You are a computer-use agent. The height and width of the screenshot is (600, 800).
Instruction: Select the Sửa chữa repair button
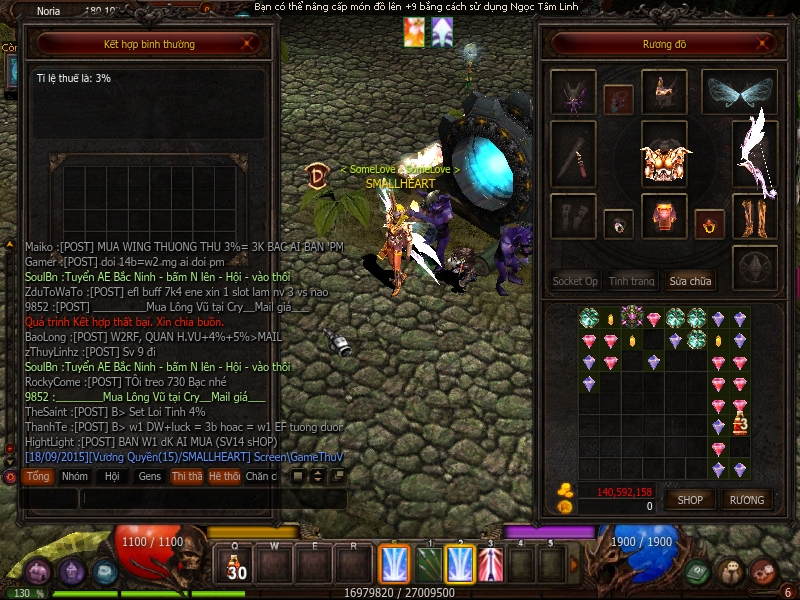point(690,281)
